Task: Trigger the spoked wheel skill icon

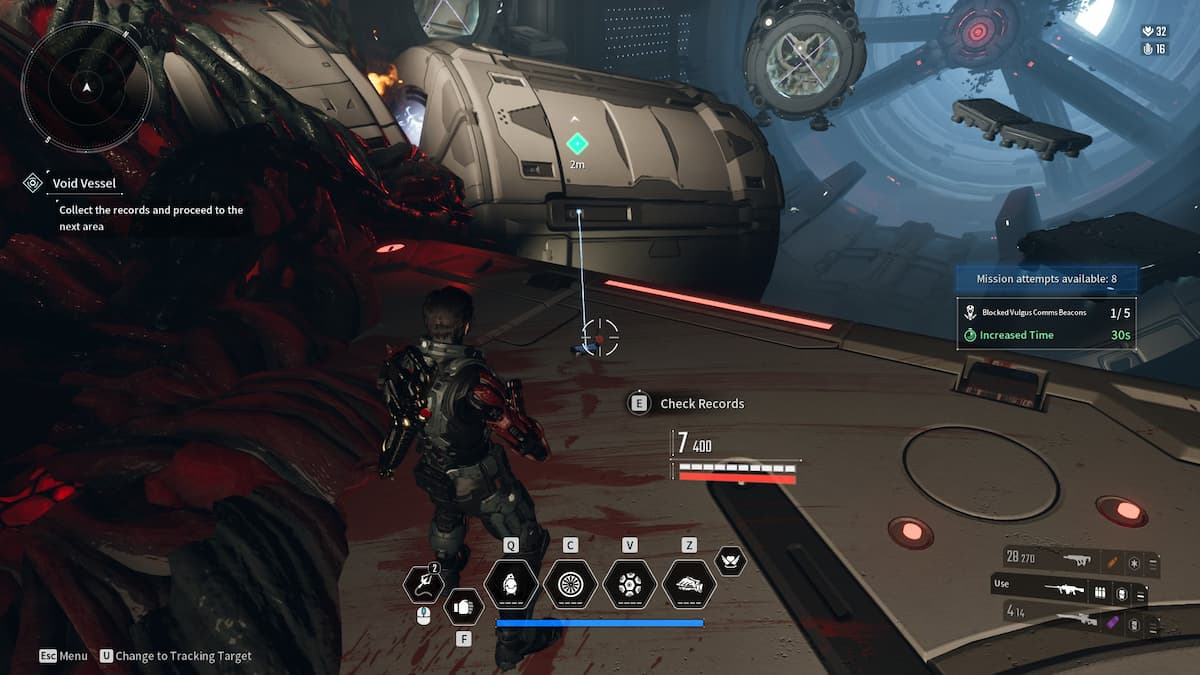Action: 570,583
